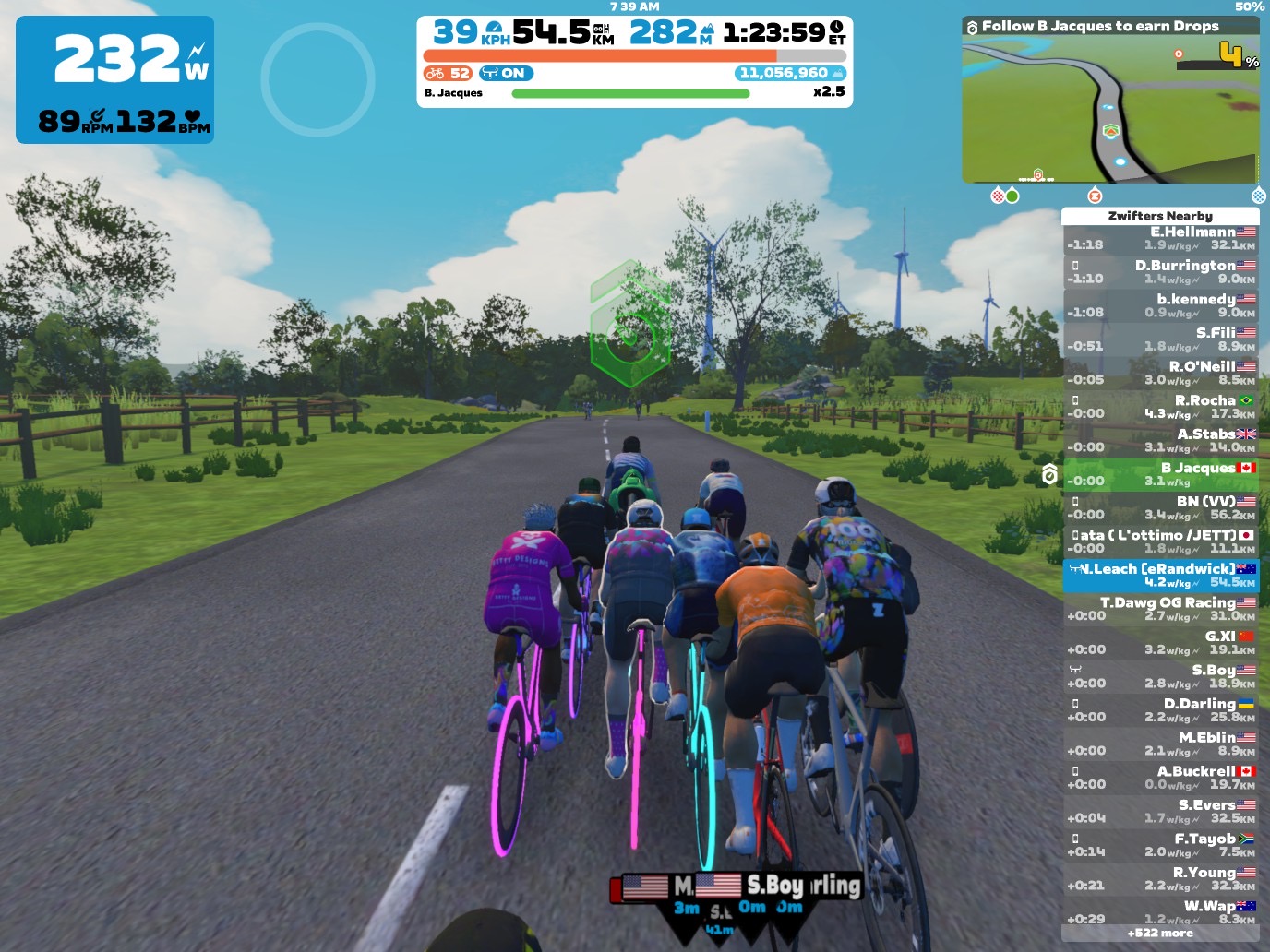
Task: View D.Darling's rider row
Action: pos(1160,709)
